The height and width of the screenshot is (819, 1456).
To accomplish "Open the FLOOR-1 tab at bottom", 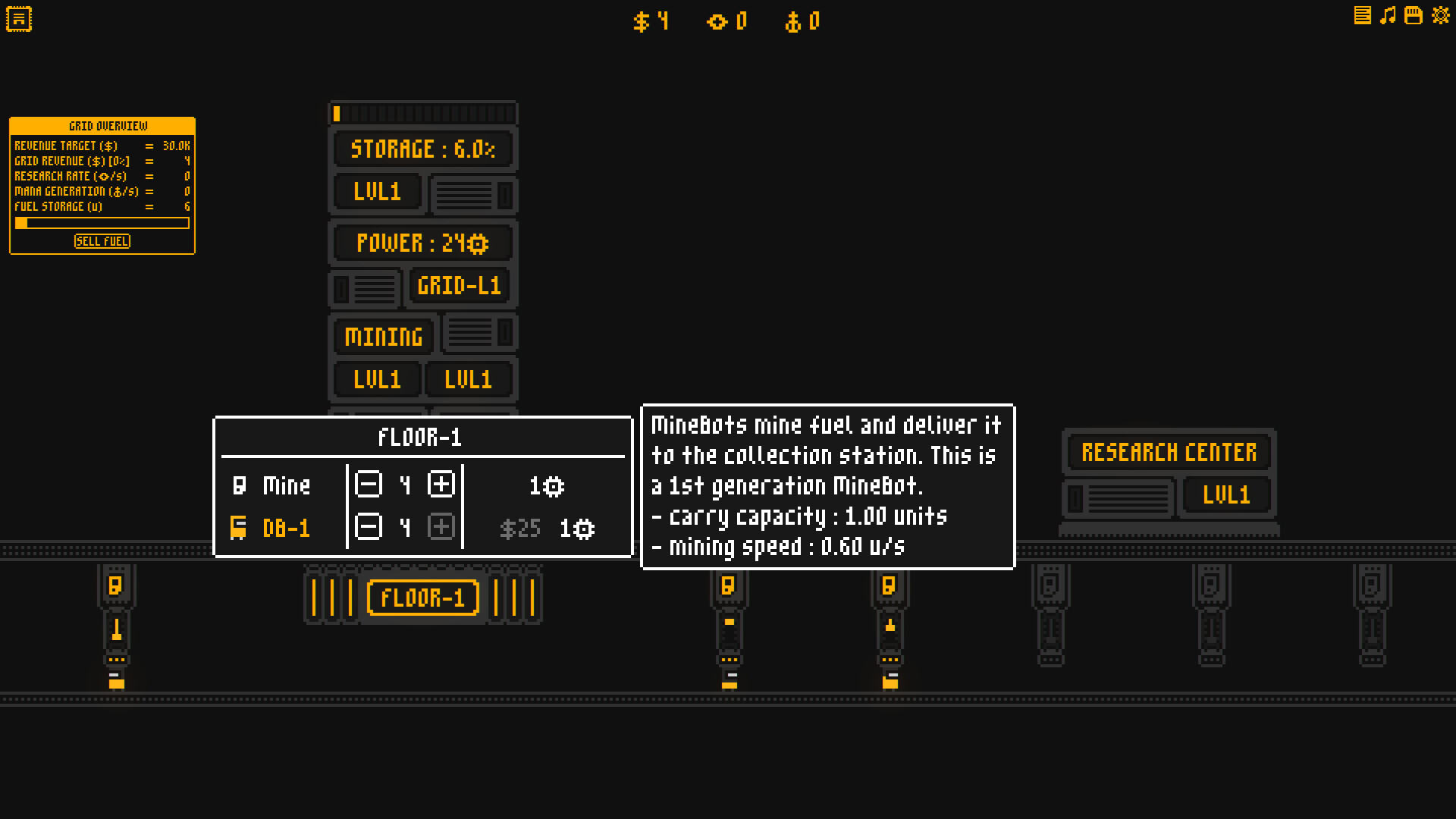I will coord(422,597).
